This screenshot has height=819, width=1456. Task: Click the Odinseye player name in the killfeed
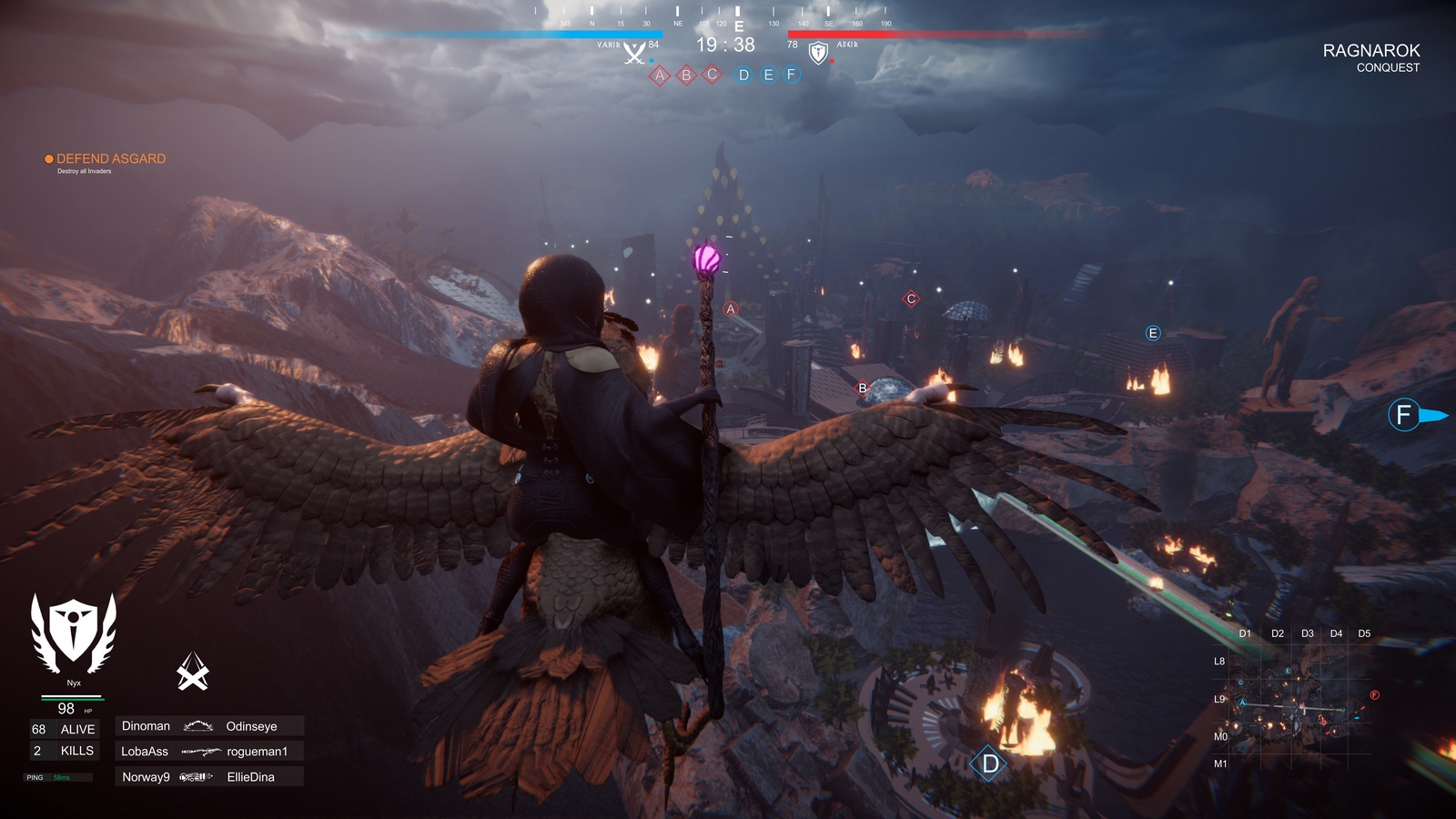click(253, 726)
